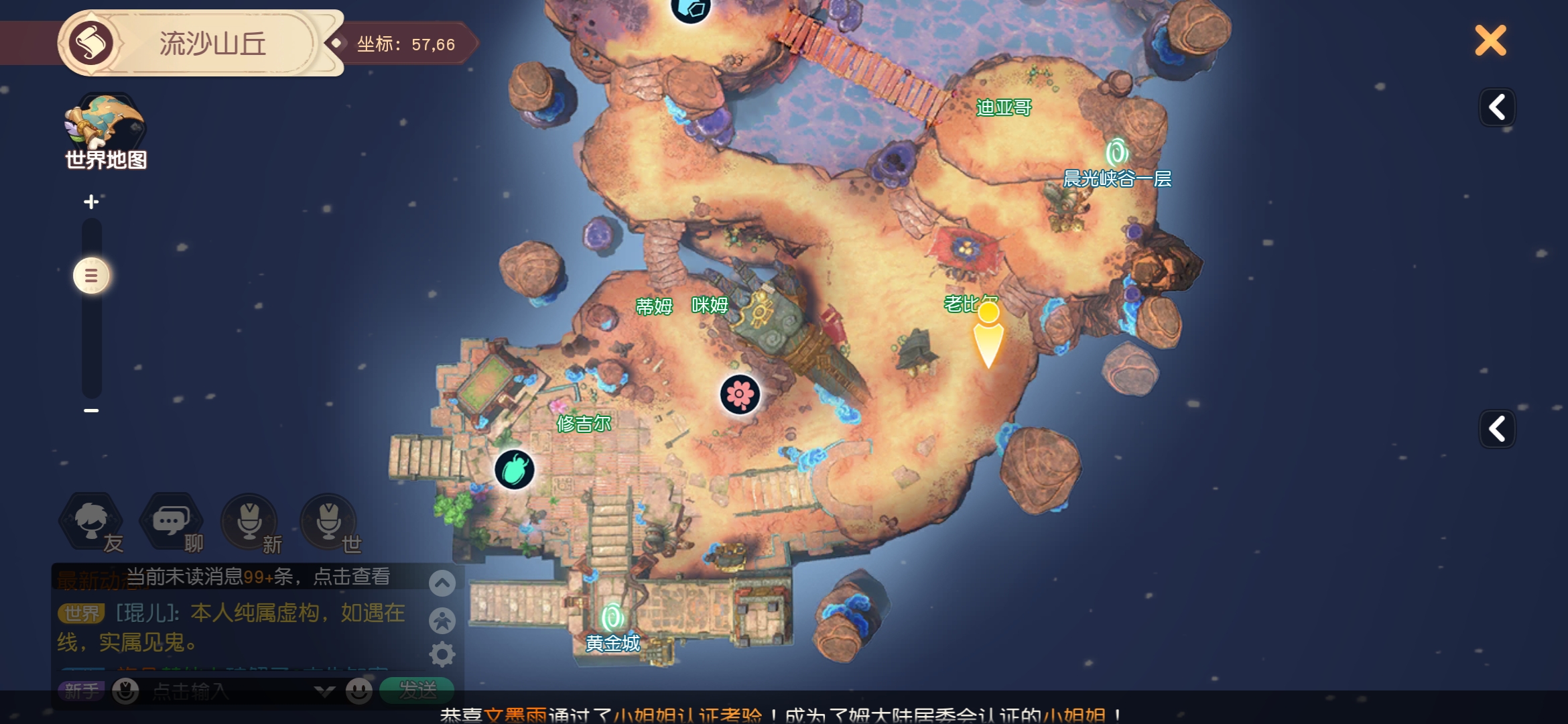View the 99+ unread messages notice

tap(257, 577)
